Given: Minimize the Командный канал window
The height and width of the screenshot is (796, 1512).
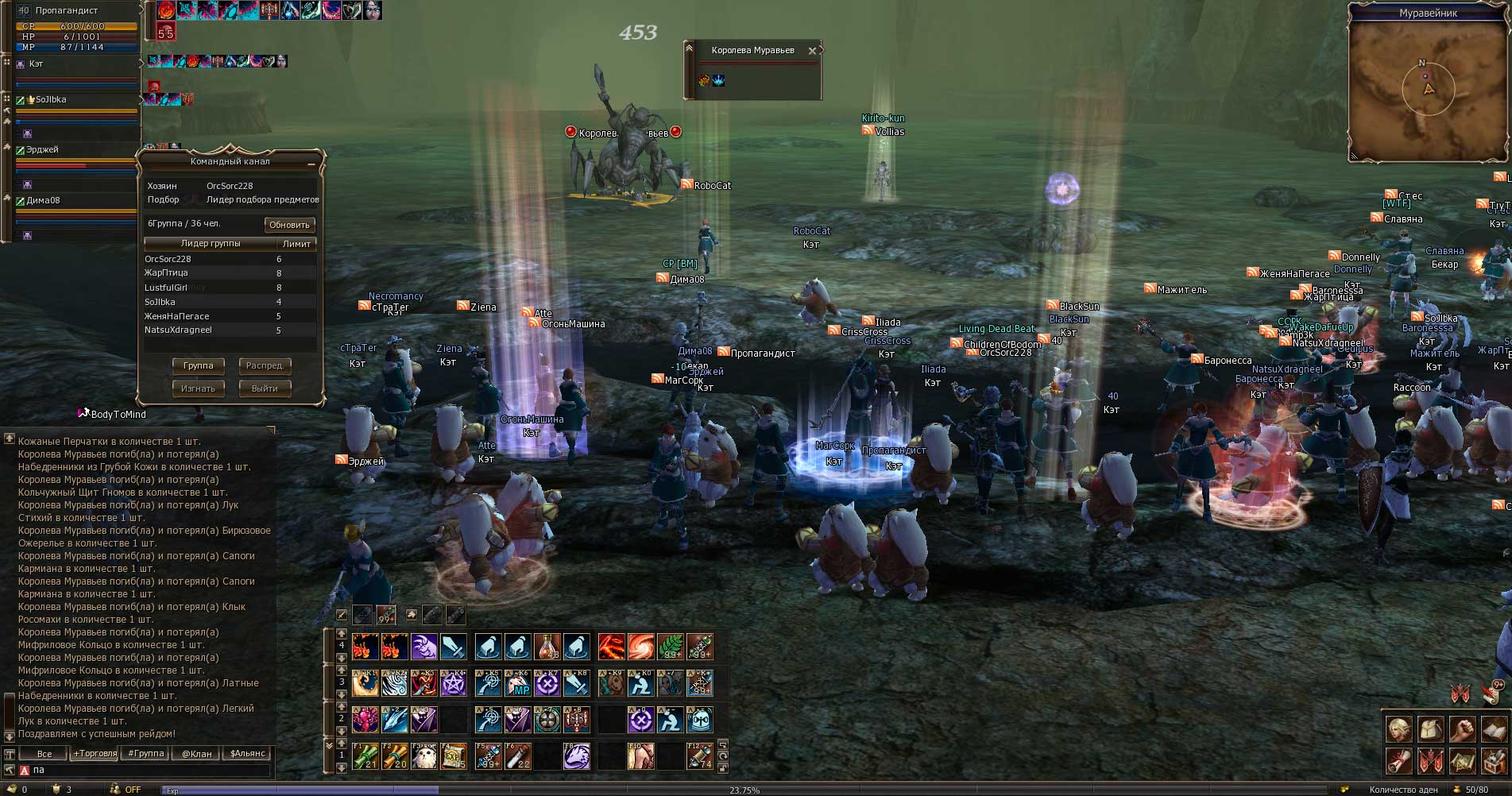Looking at the screenshot, I should [311, 162].
